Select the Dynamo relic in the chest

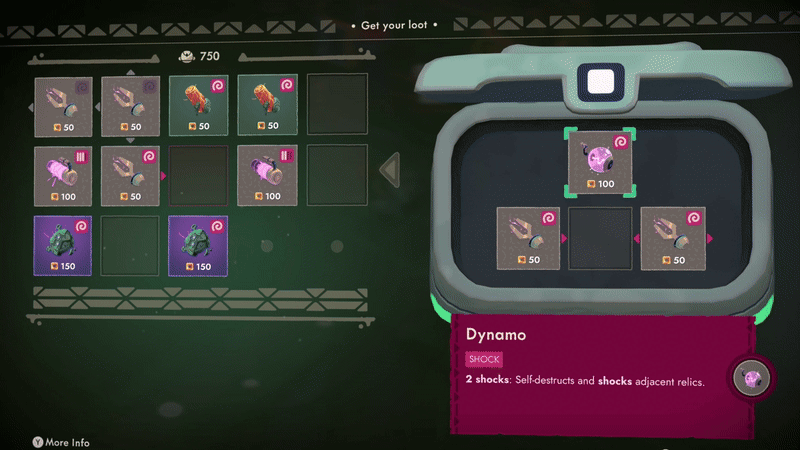599,162
